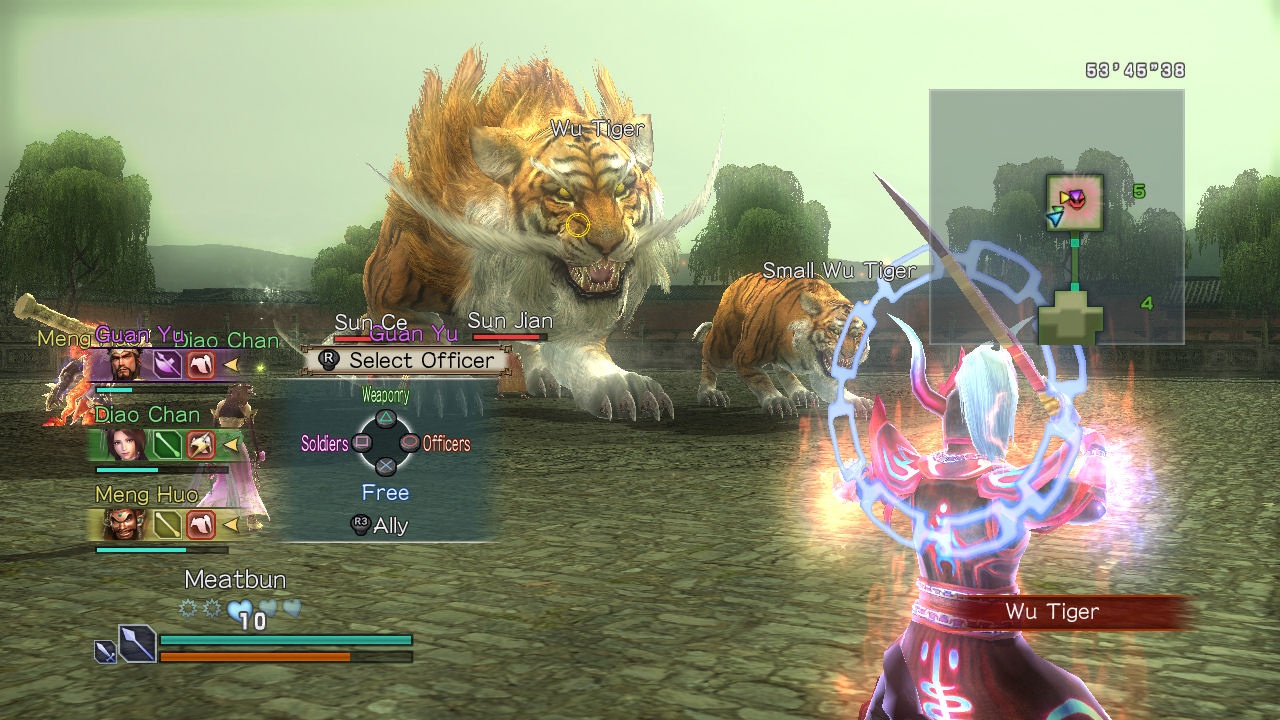Click Guan Yu's purple halberd weapon icon

pyautogui.click(x=167, y=365)
